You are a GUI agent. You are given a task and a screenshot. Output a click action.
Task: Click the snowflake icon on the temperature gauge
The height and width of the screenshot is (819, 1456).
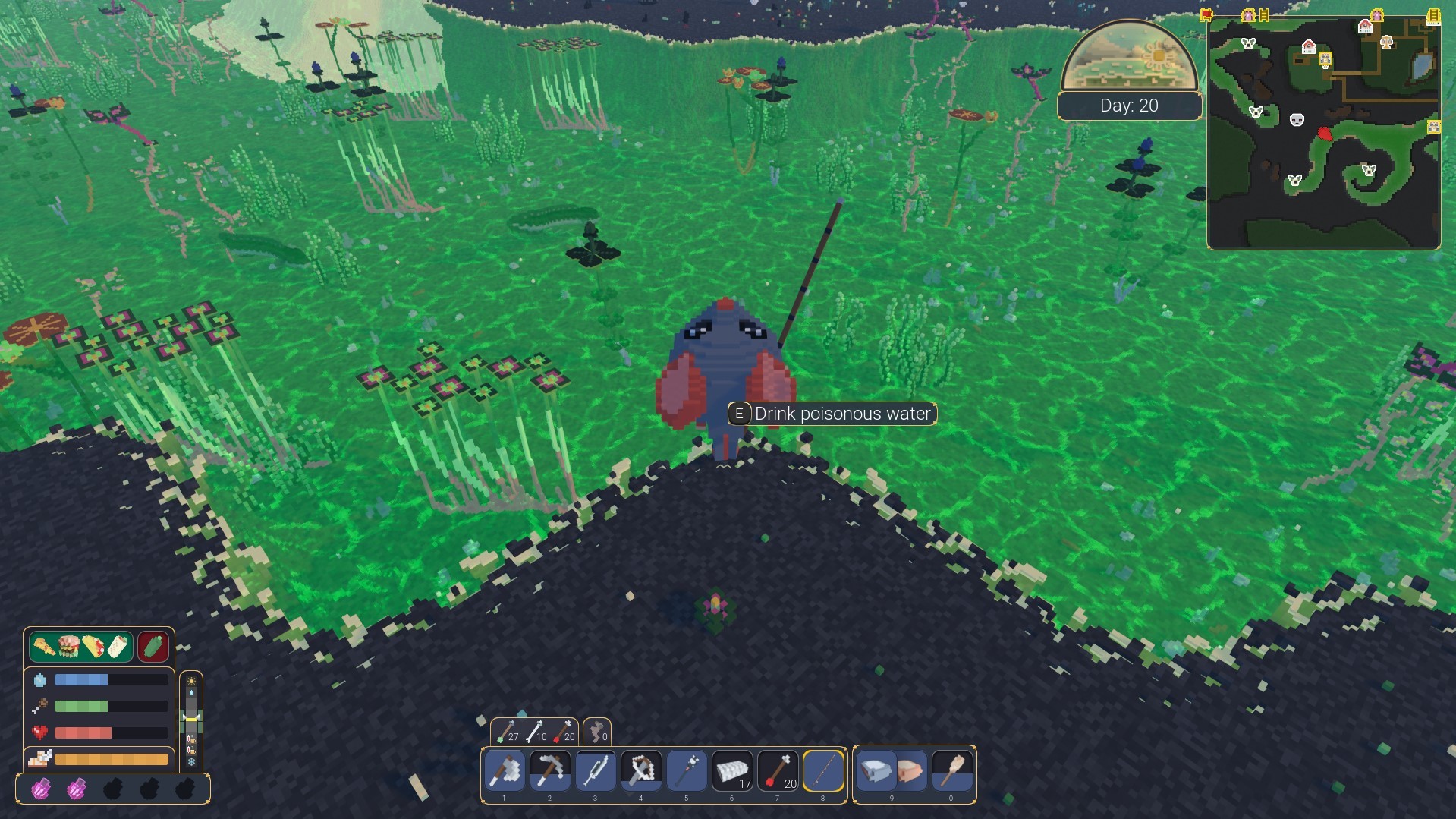[190, 762]
